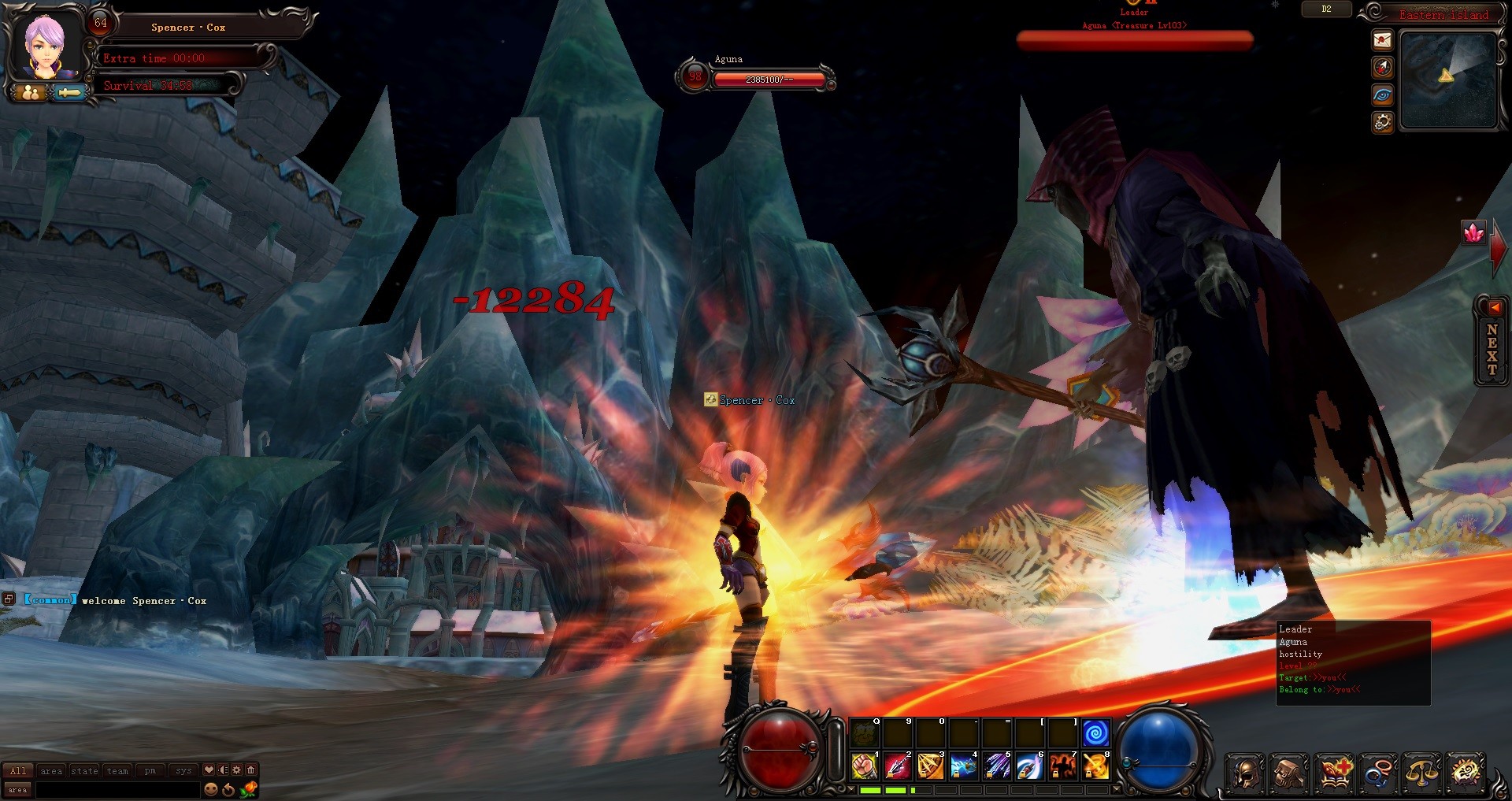This screenshot has width=1512, height=801.
Task: Open the sys chat tab
Action: [183, 771]
